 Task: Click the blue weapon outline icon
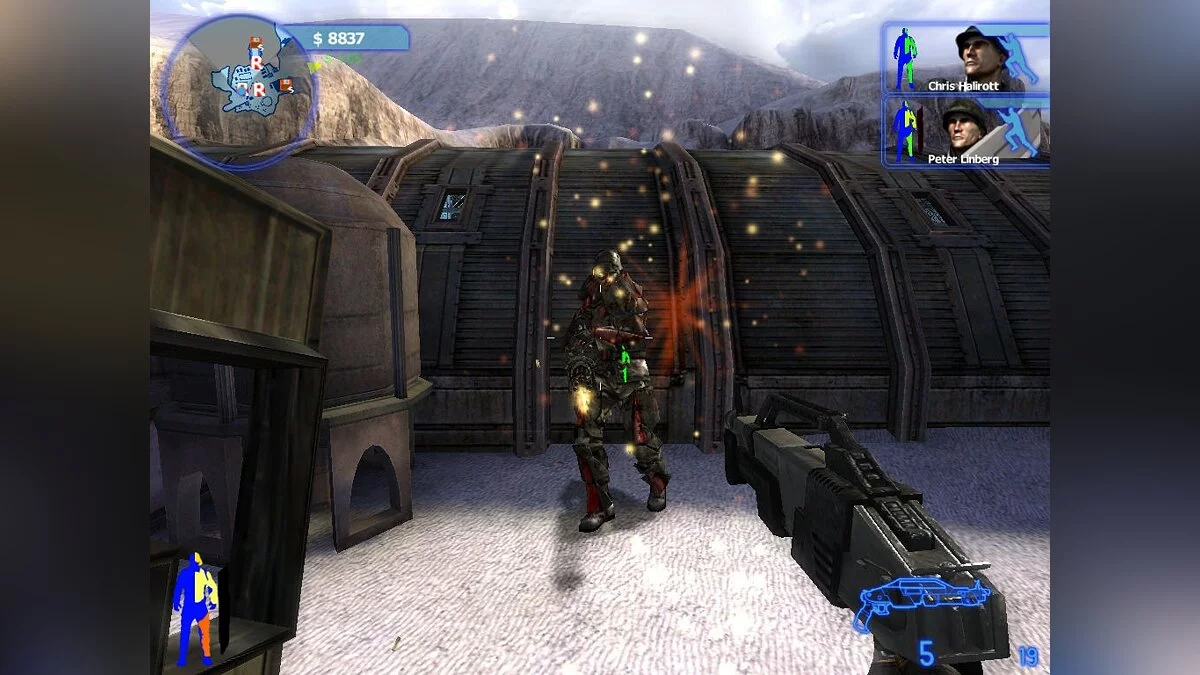[x=920, y=601]
